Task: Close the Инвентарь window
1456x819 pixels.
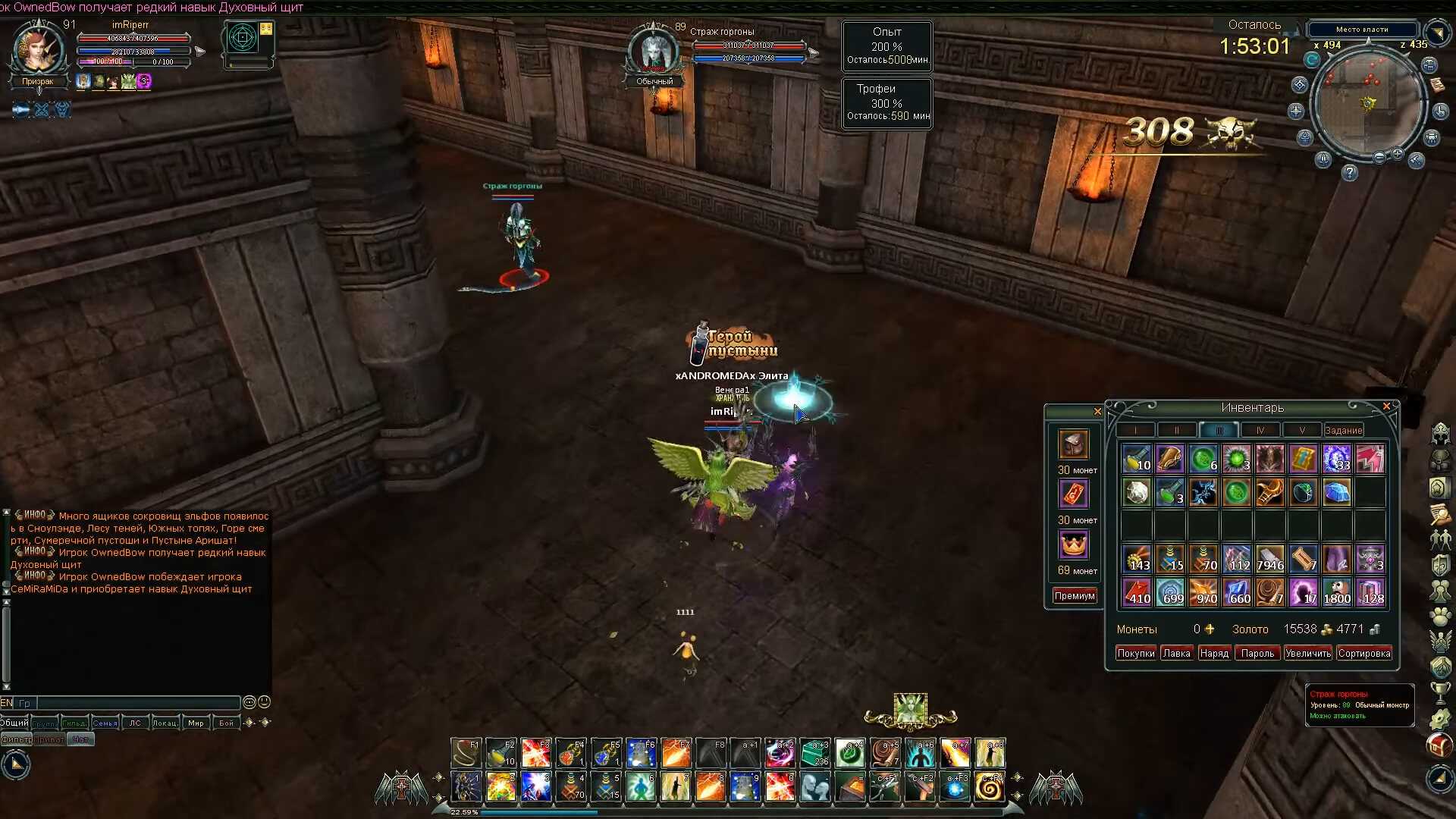Action: pos(1386,406)
